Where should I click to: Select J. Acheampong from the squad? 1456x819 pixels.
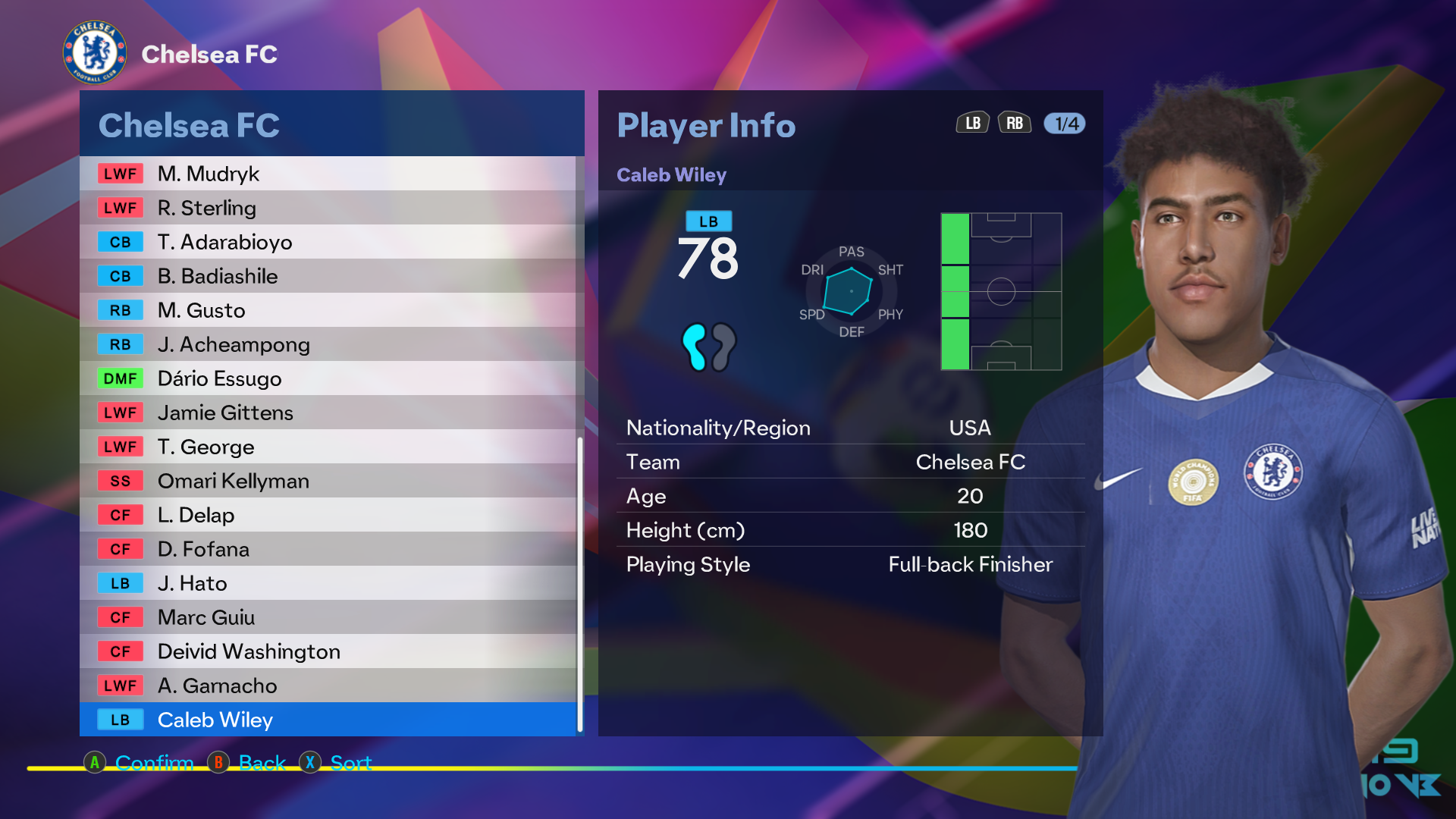tap(328, 344)
